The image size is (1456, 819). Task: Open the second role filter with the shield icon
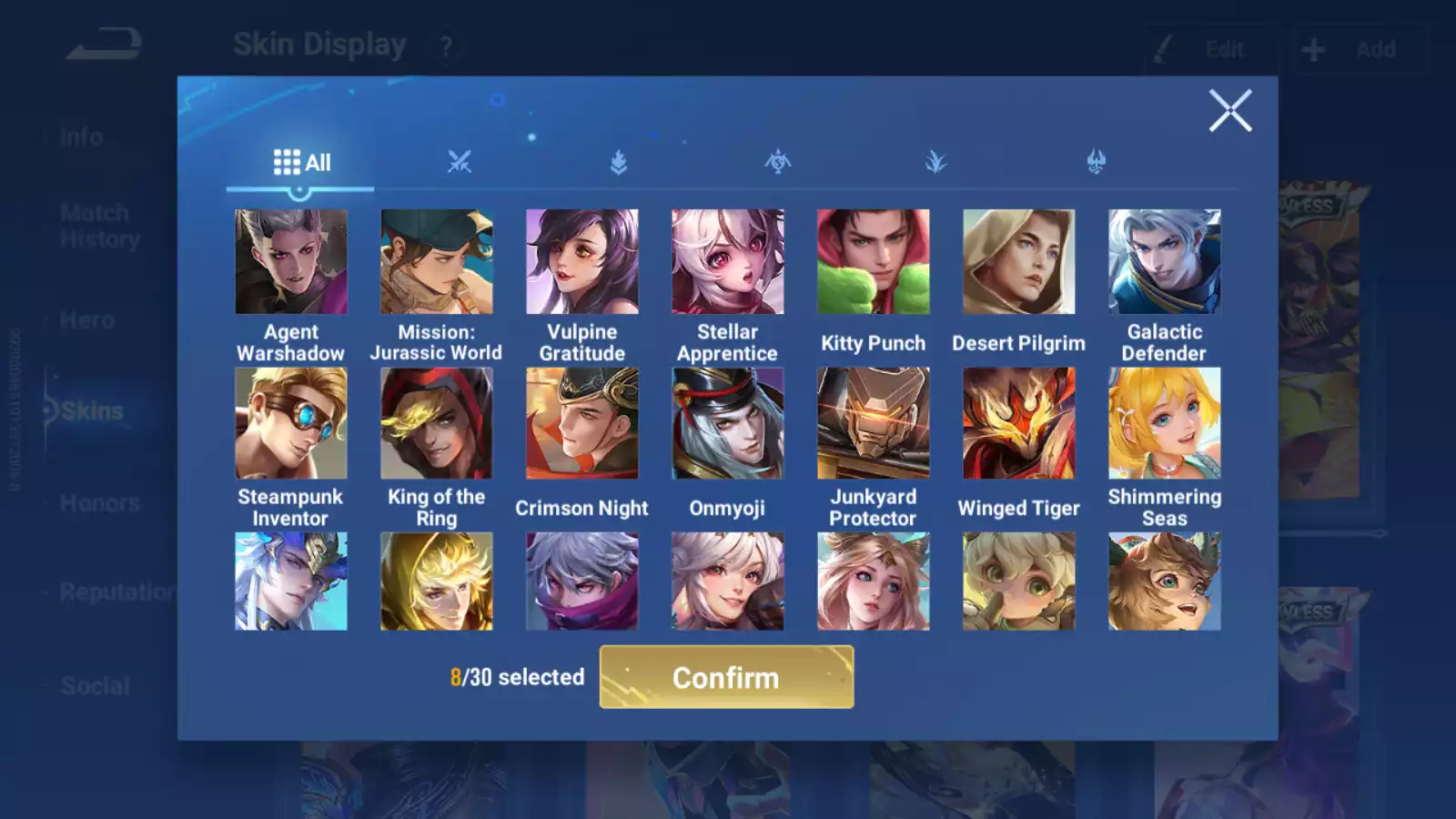(618, 162)
